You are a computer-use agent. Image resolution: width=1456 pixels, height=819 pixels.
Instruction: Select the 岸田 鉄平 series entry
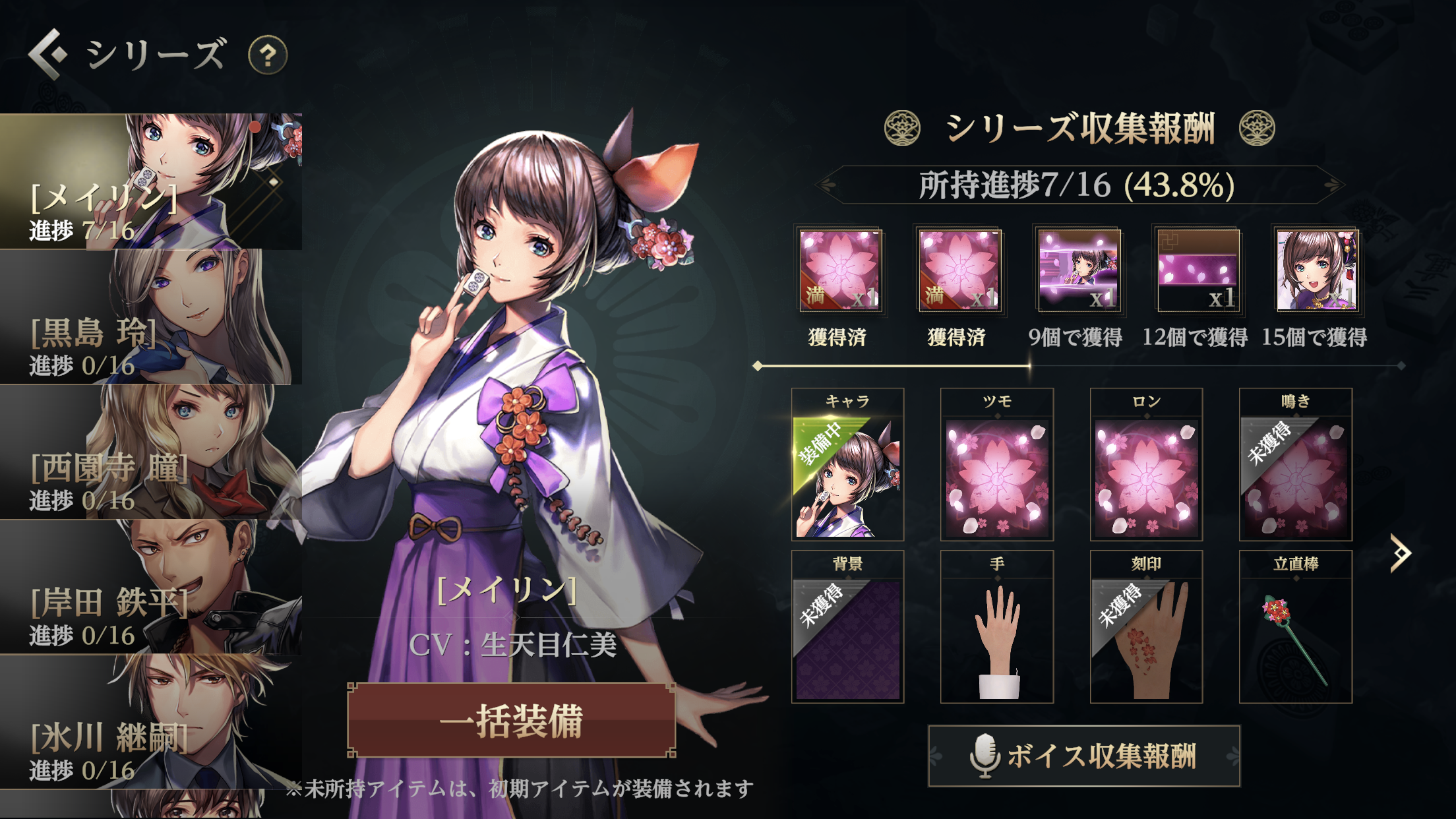click(150, 588)
